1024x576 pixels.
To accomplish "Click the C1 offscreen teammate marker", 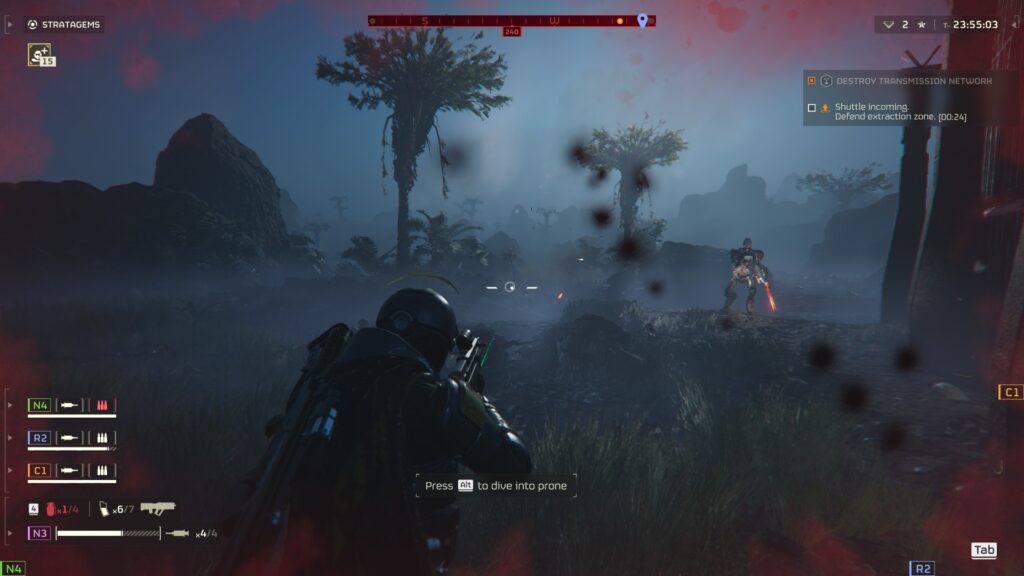I will click(1010, 392).
